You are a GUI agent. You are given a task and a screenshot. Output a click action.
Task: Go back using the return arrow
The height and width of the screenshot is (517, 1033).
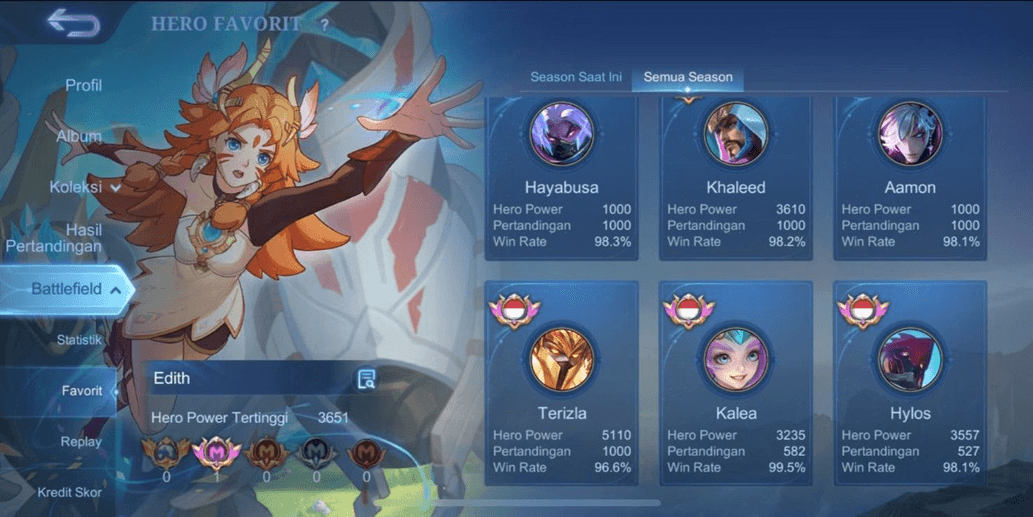pyautogui.click(x=72, y=23)
